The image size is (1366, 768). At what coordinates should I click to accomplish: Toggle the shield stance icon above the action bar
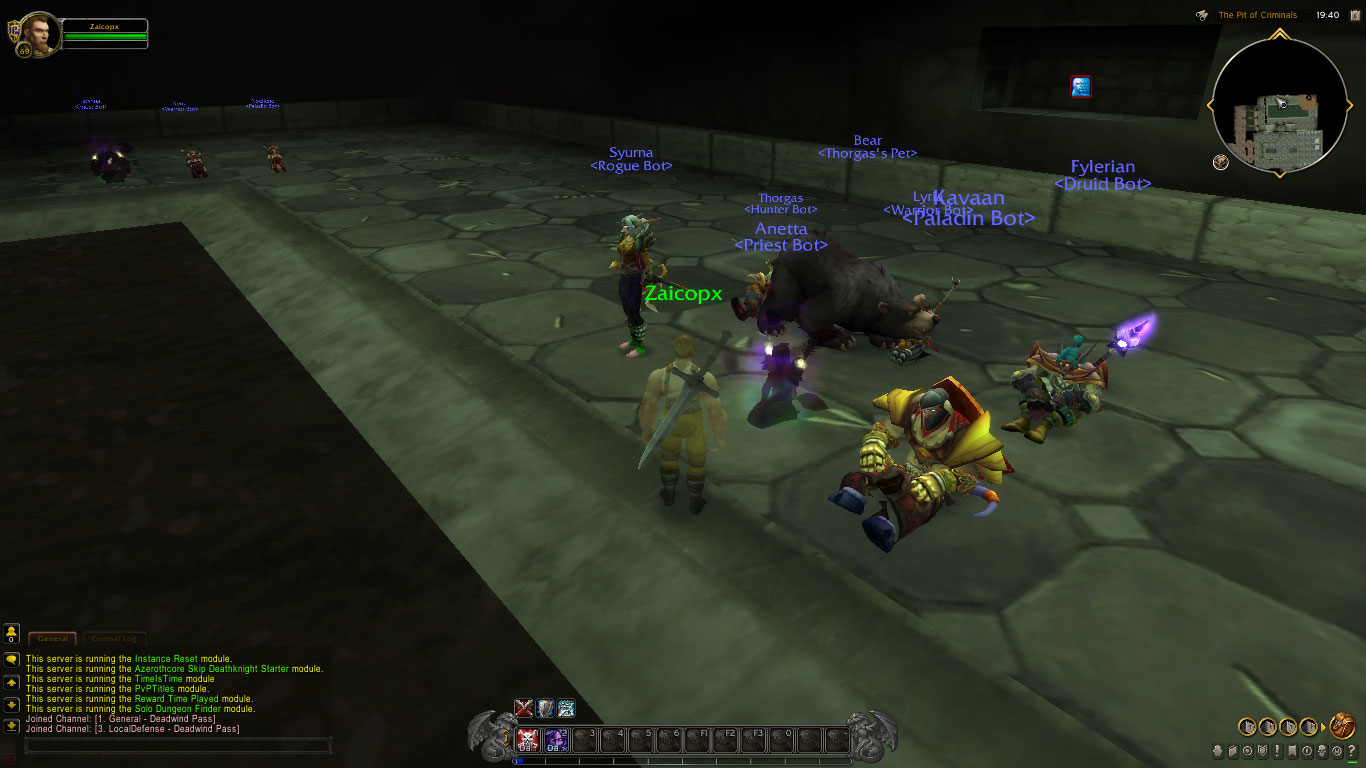(545, 707)
